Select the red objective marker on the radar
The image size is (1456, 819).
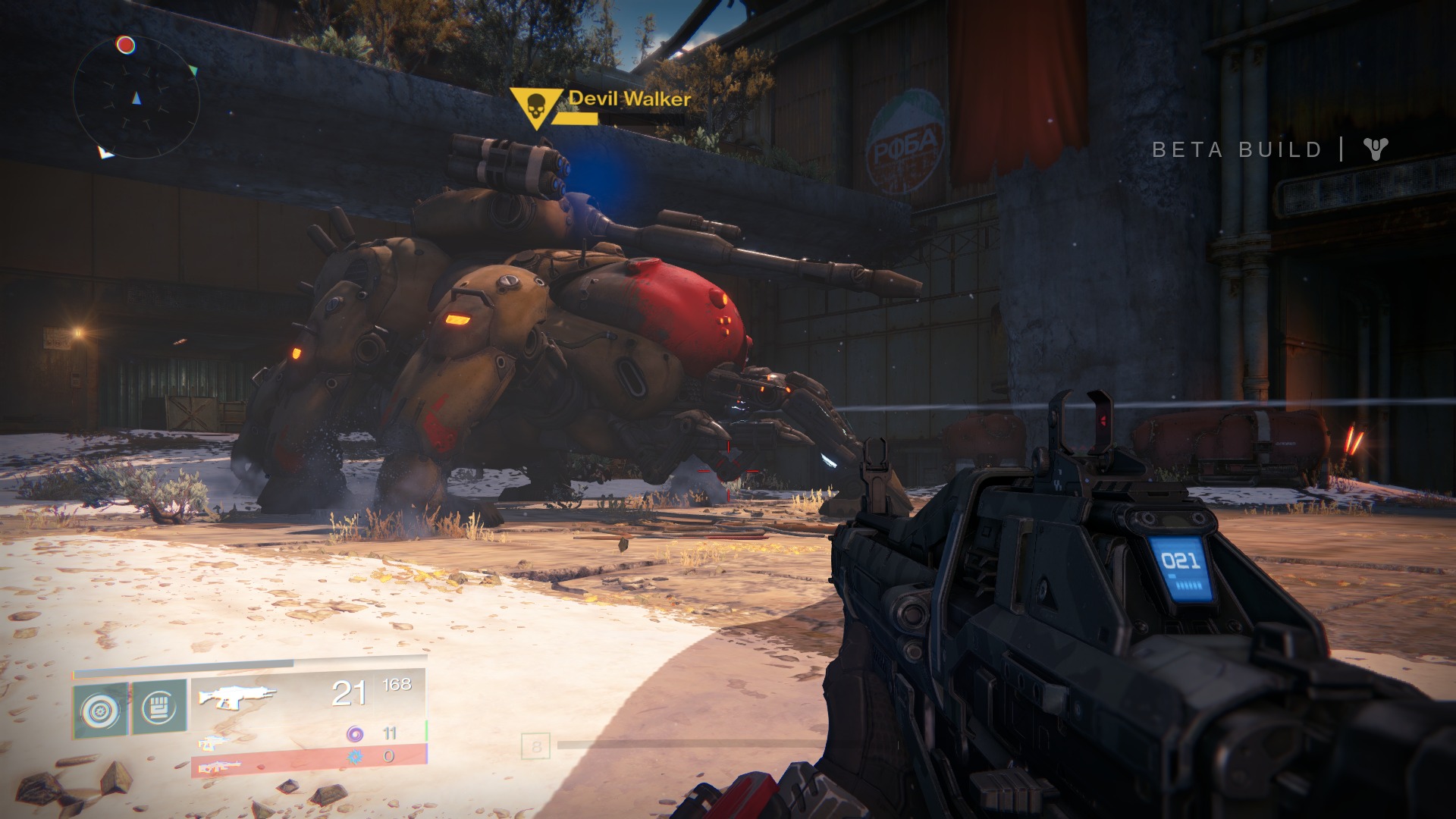pyautogui.click(x=126, y=45)
